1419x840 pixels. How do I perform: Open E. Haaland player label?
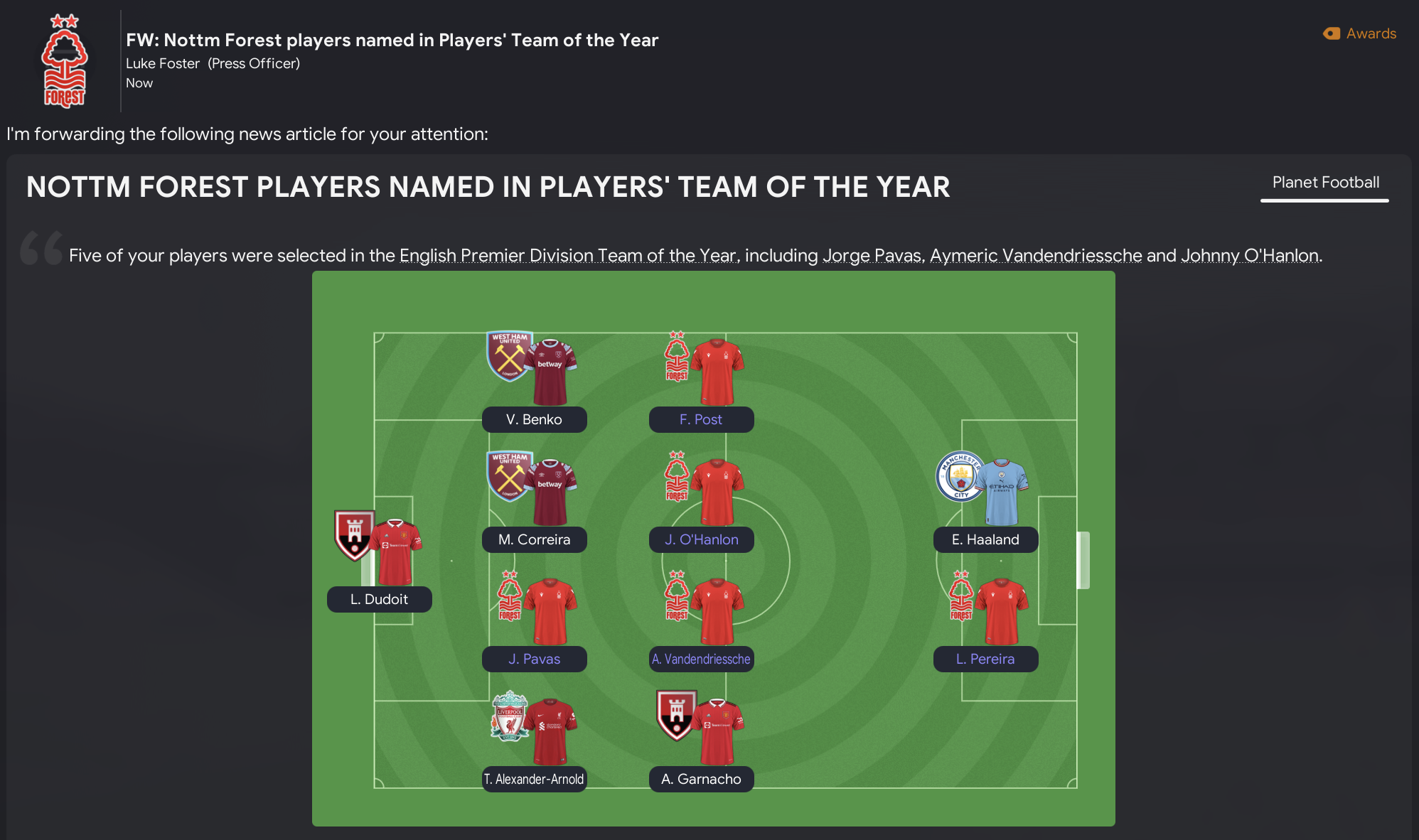pos(985,539)
